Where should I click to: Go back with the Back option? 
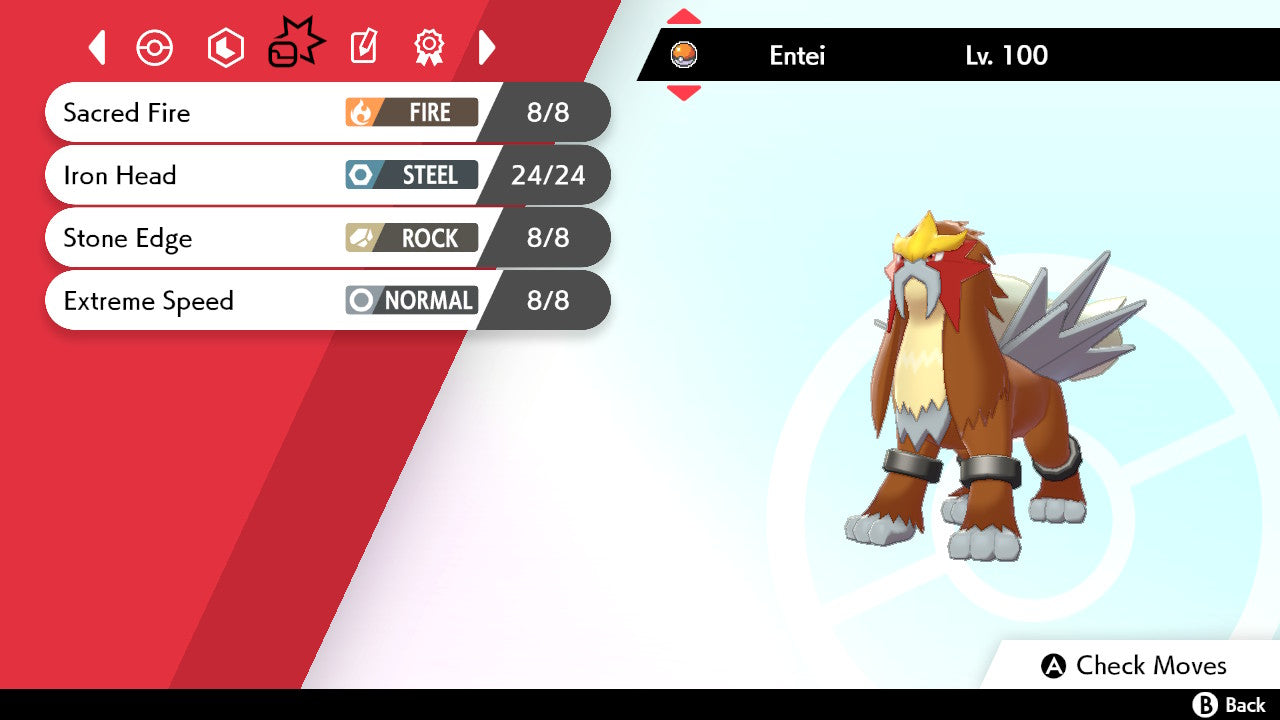(1230, 705)
